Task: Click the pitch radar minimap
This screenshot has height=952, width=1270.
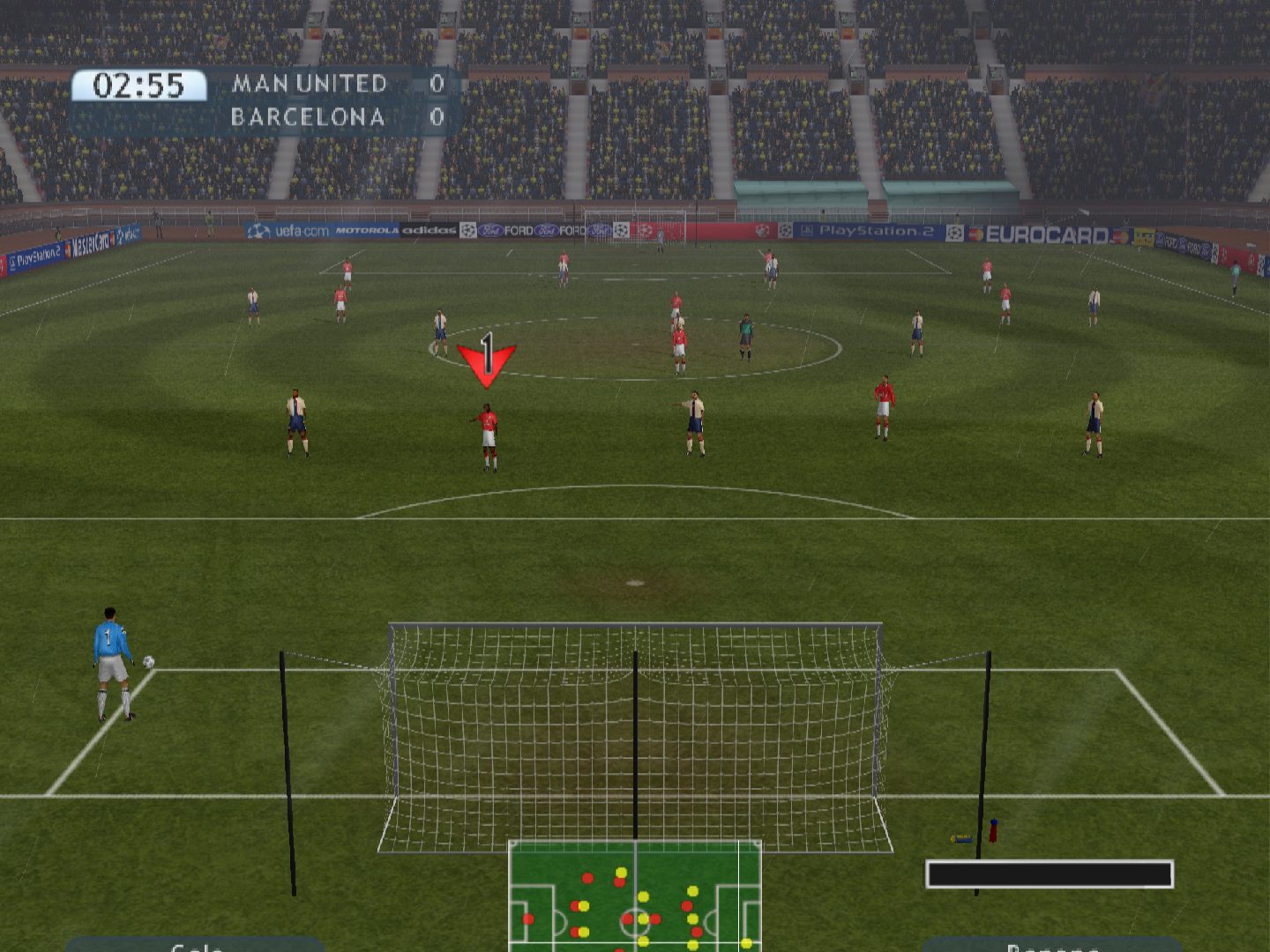Action: (x=634, y=896)
